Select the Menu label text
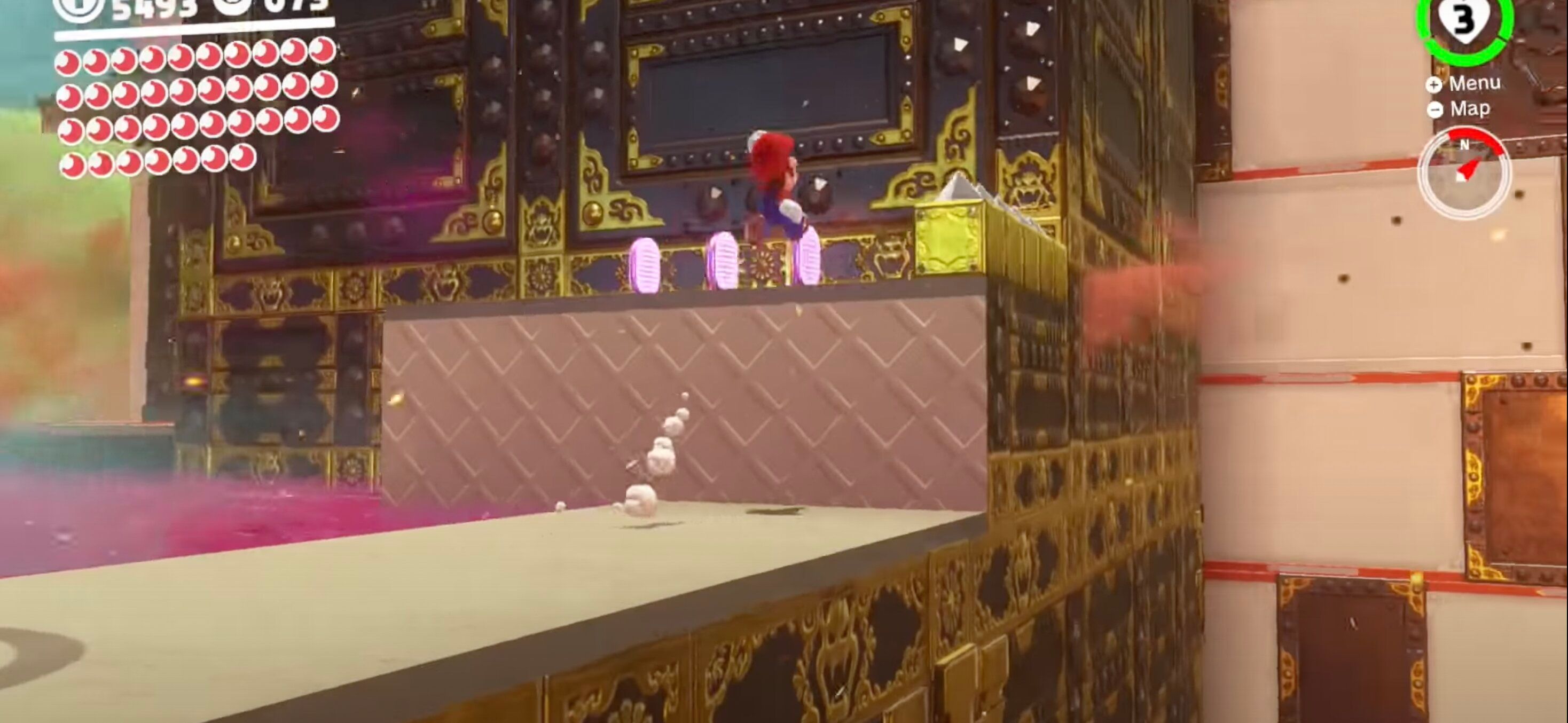1568x723 pixels. click(x=1476, y=83)
